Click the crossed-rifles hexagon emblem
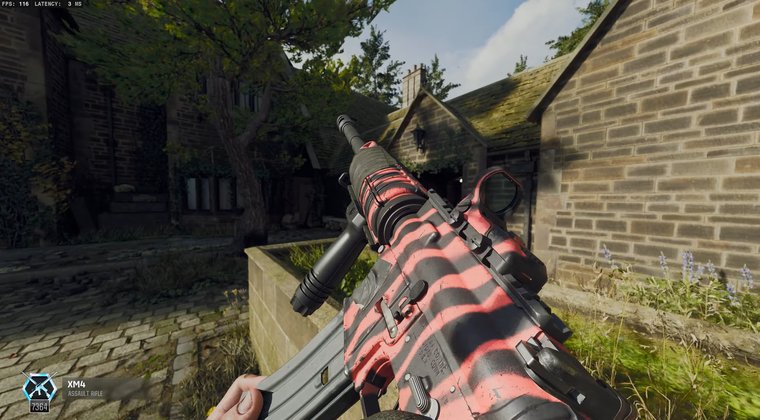 [39, 386]
